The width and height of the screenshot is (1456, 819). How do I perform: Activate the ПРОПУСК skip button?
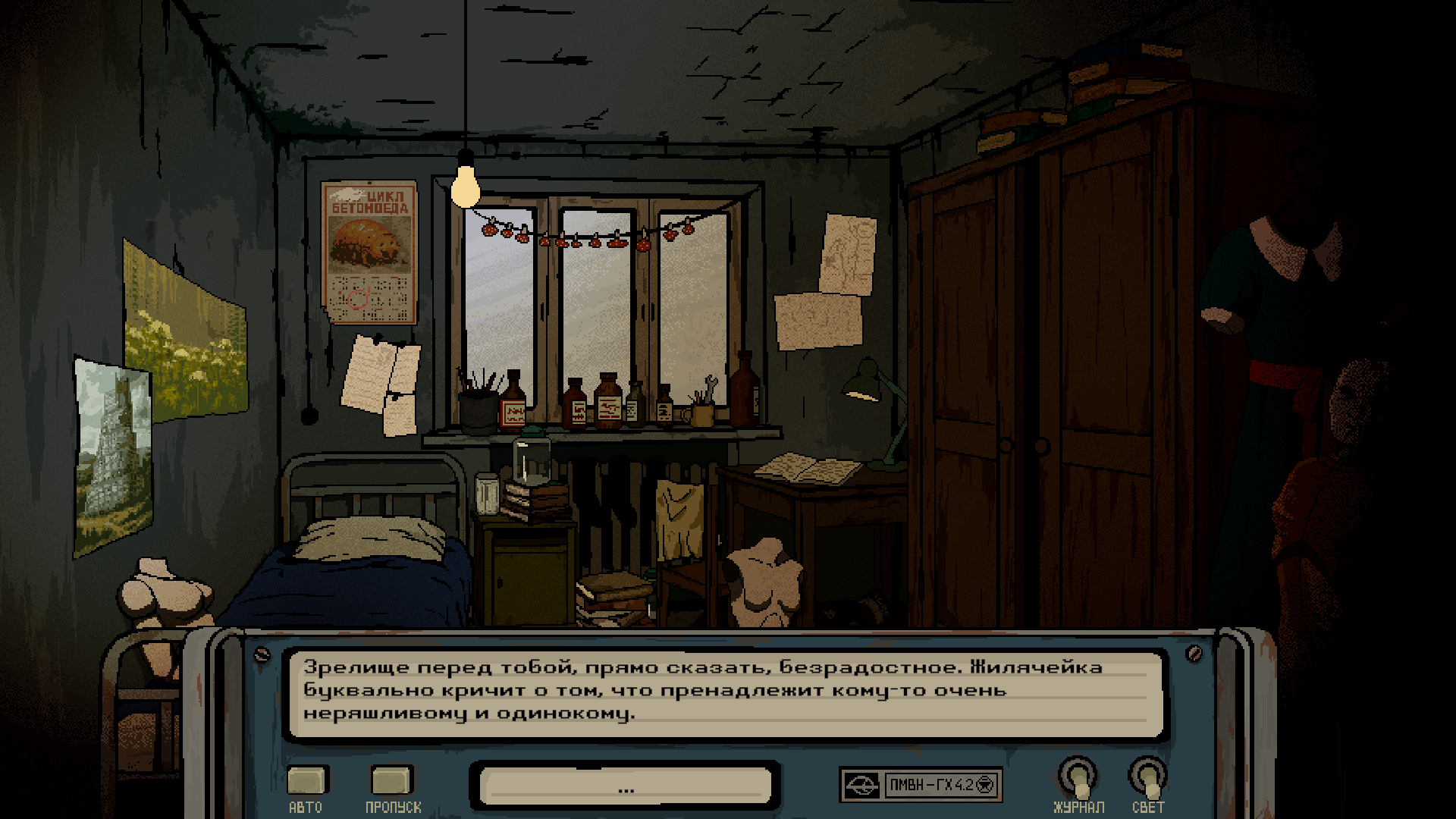391,780
